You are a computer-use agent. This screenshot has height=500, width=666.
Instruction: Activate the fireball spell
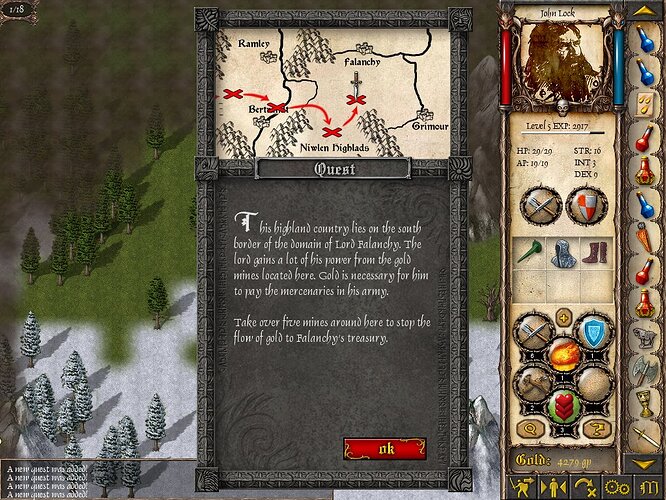[563, 354]
